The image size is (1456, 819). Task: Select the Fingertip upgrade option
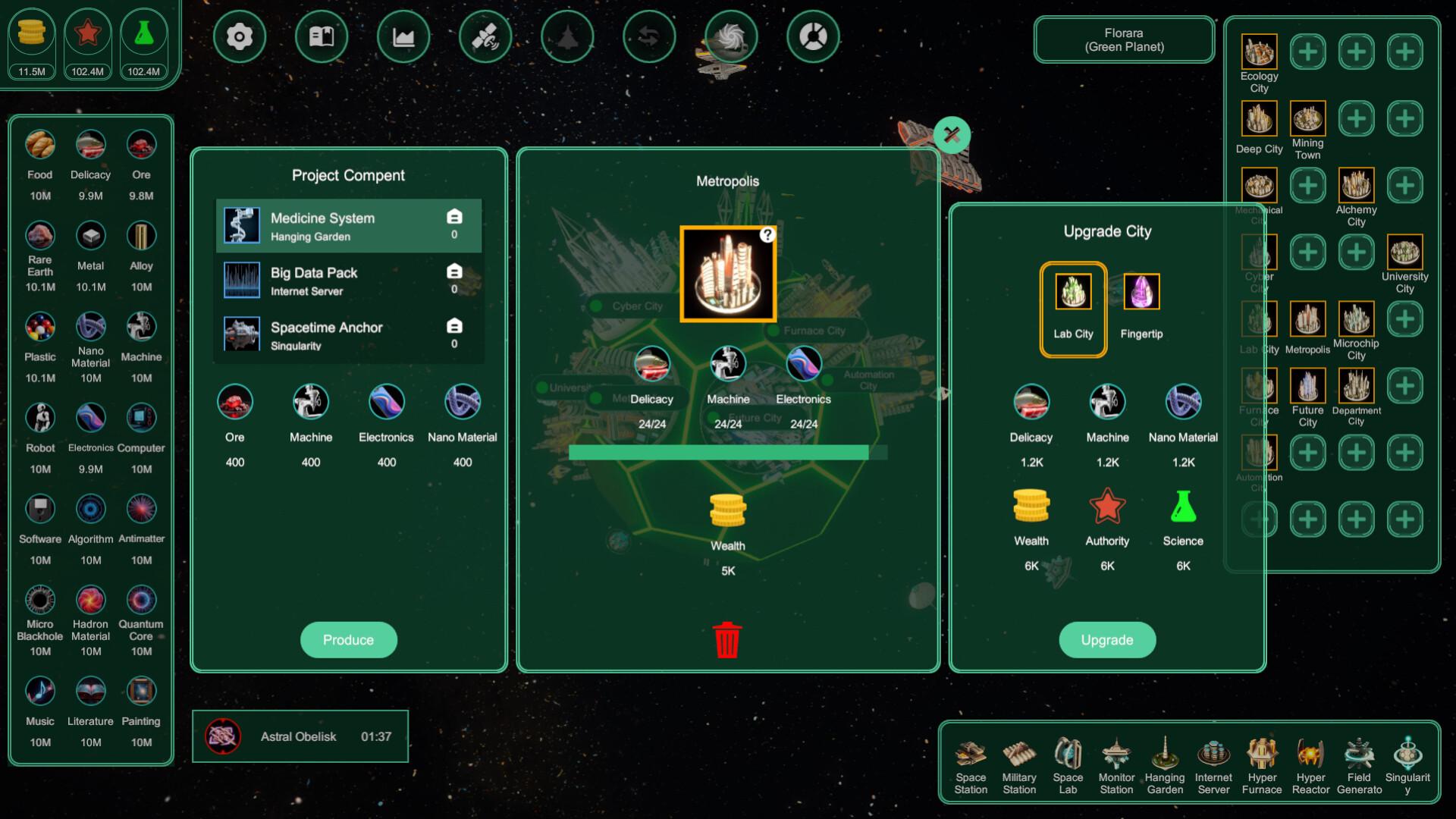click(1141, 290)
